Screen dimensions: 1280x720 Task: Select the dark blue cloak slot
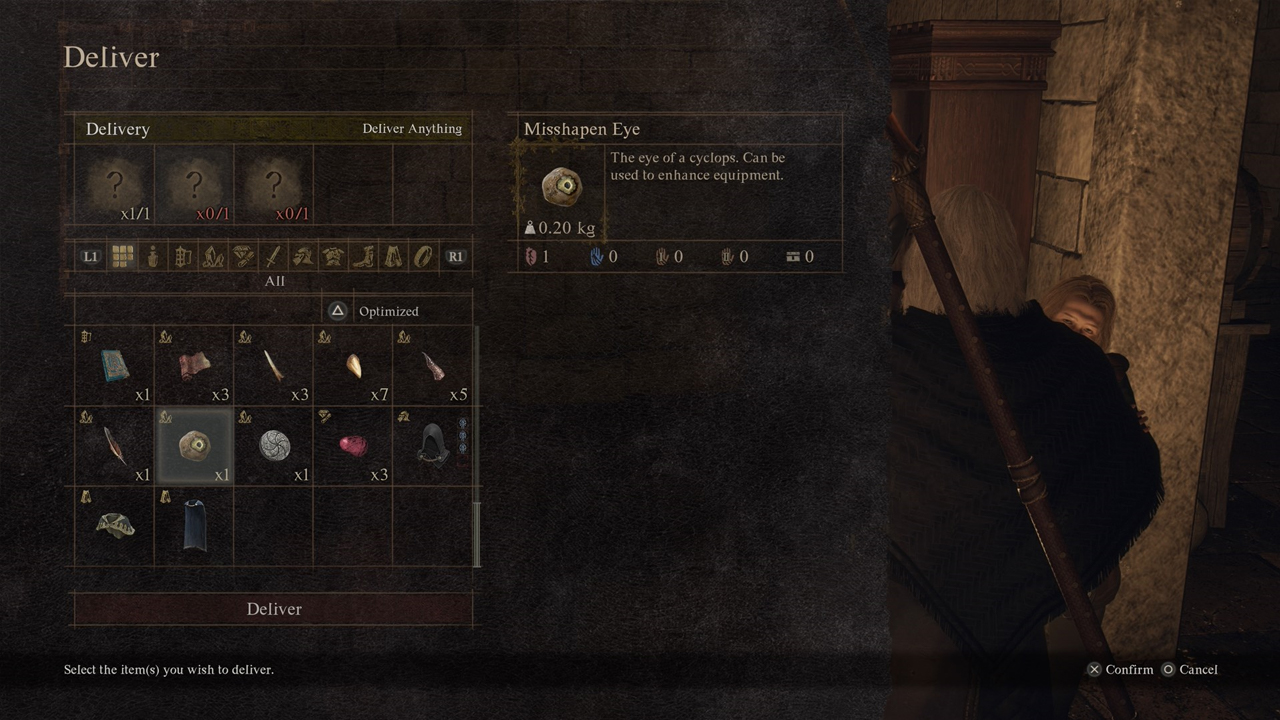pos(194,526)
